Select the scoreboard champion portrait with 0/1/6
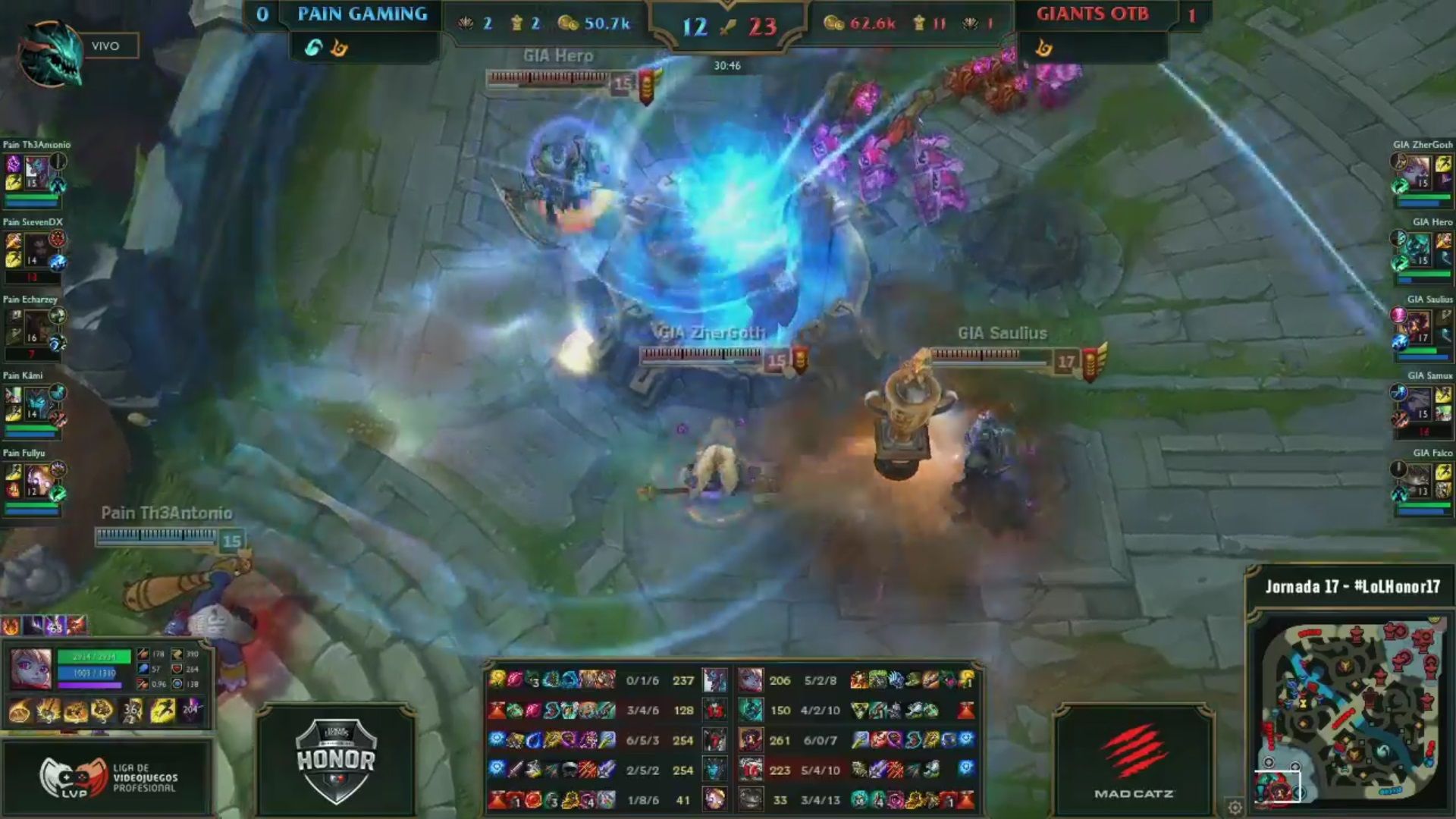The width and height of the screenshot is (1456, 819). tap(714, 680)
